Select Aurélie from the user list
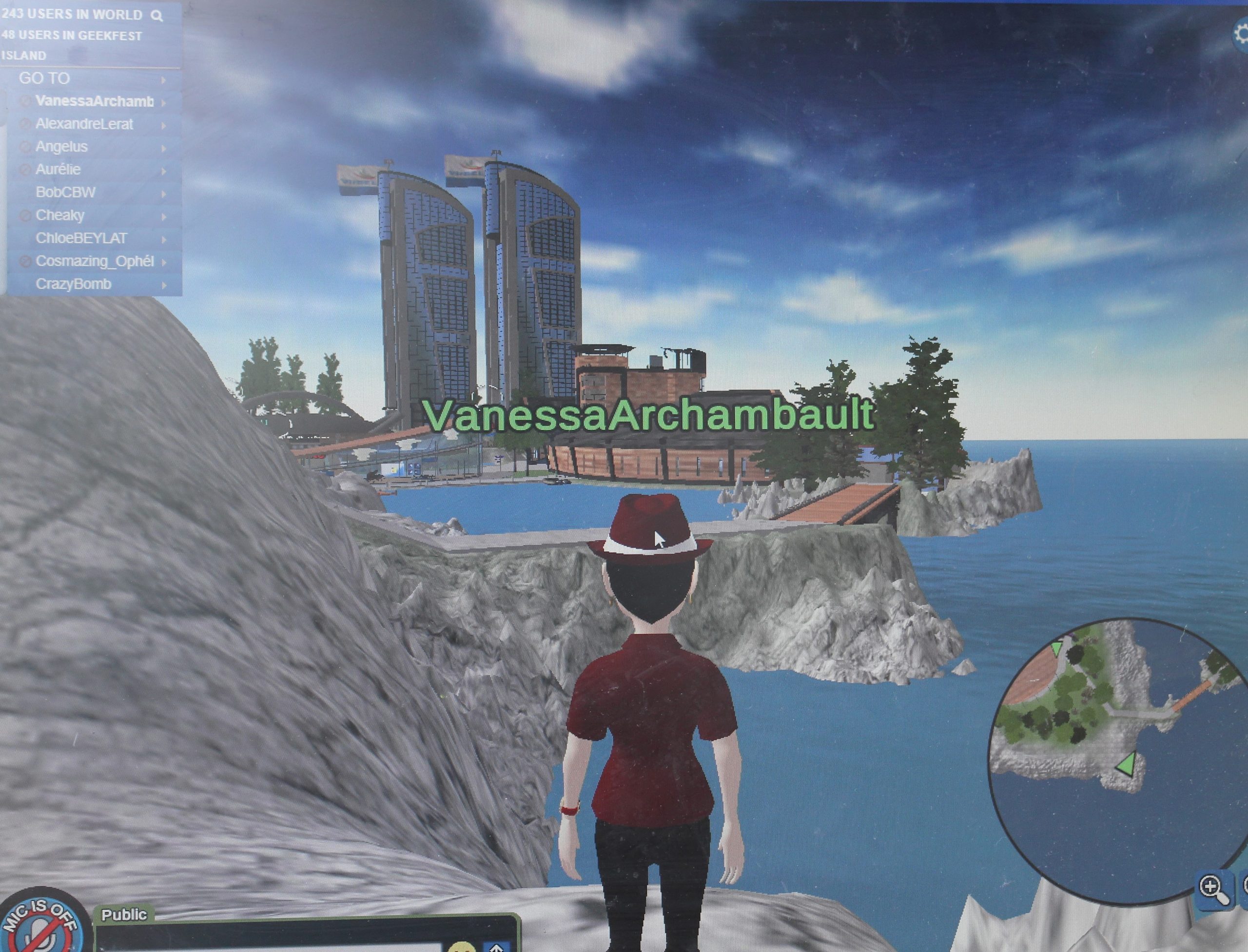 [x=58, y=170]
